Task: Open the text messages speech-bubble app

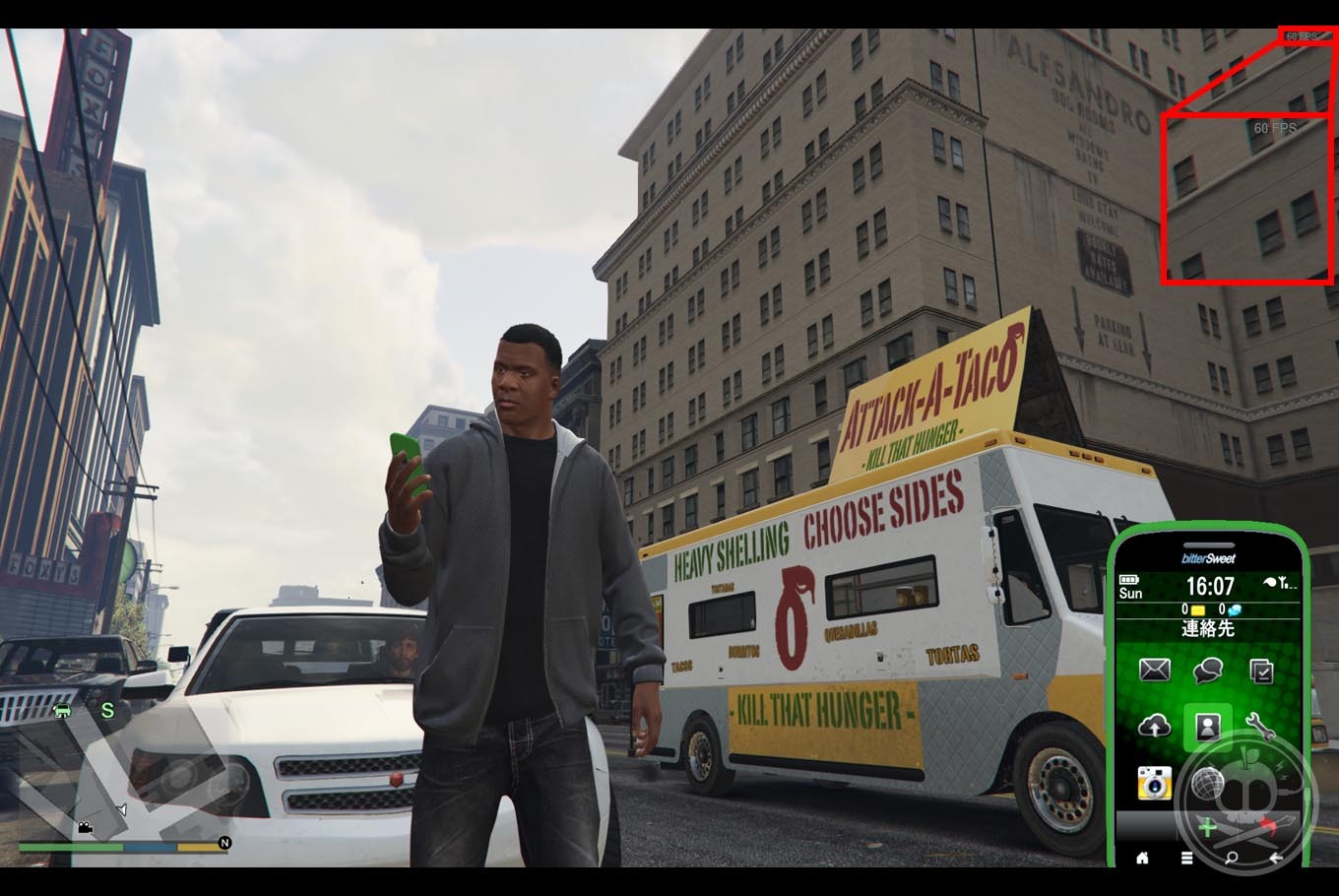Action: (1207, 671)
